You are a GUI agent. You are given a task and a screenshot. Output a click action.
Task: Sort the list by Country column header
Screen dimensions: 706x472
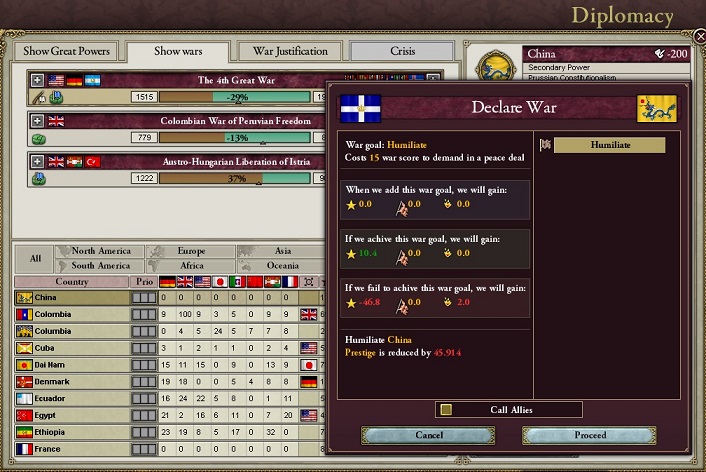pyautogui.click(x=72, y=282)
